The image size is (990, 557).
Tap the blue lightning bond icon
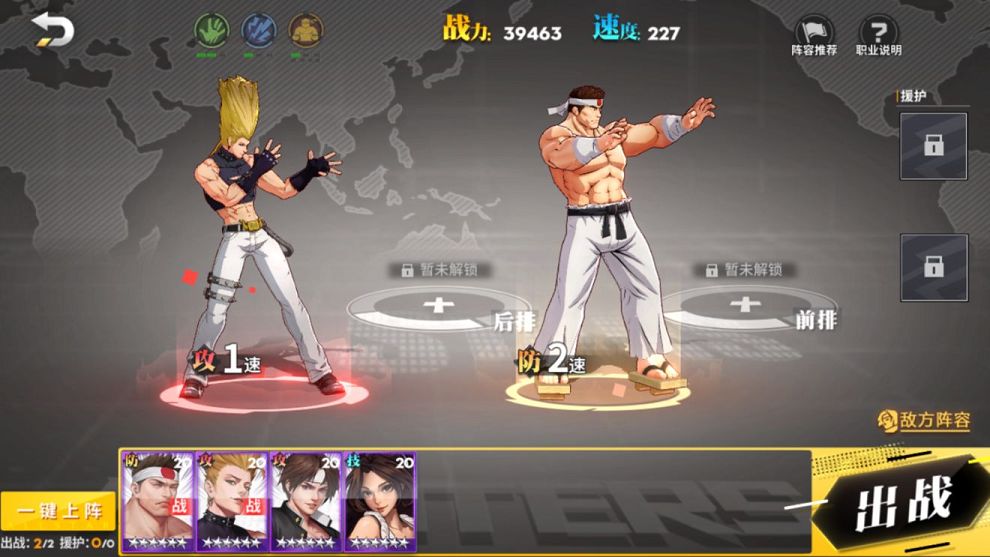click(x=258, y=30)
